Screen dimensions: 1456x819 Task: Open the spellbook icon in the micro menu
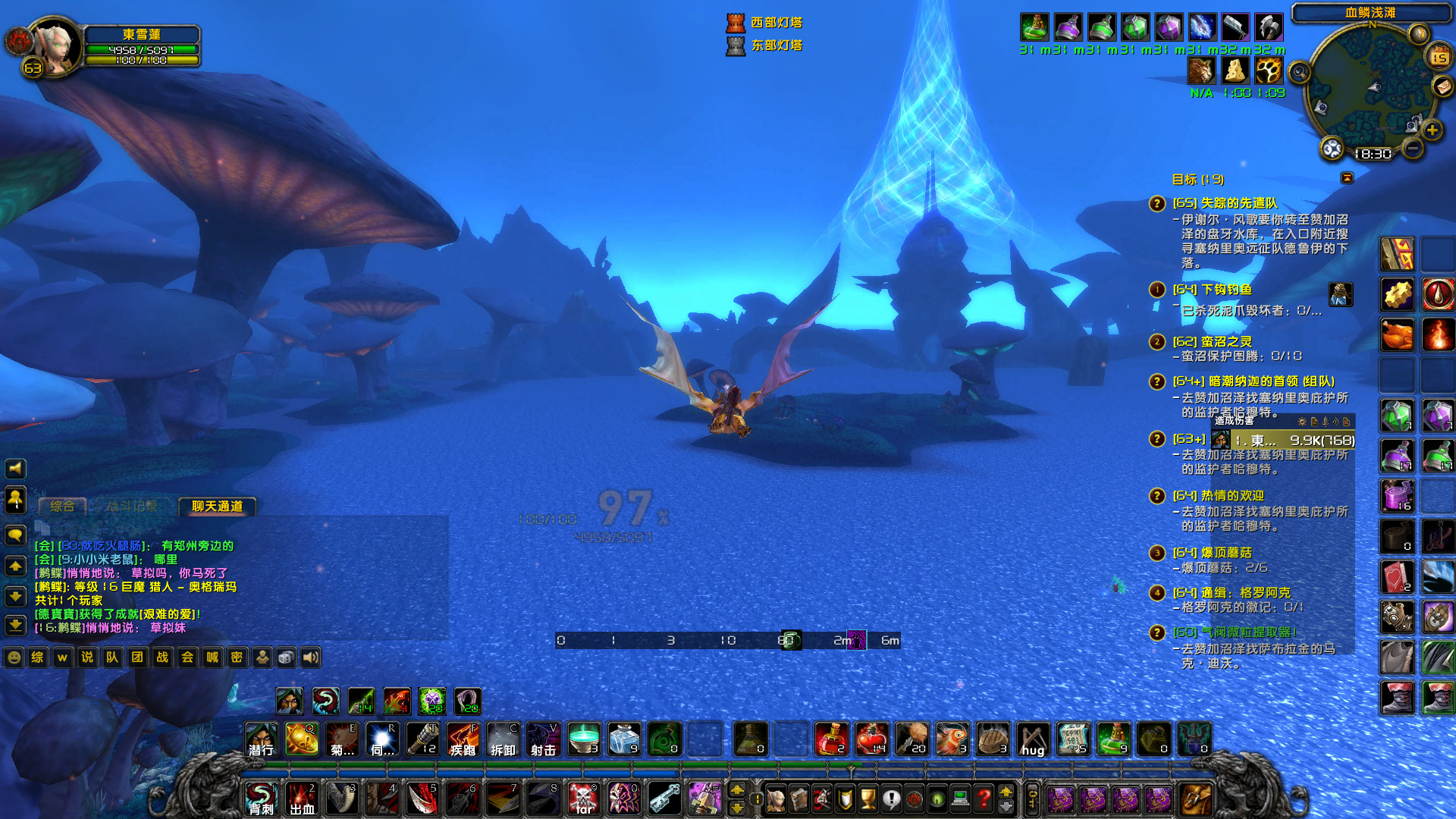tap(799, 799)
